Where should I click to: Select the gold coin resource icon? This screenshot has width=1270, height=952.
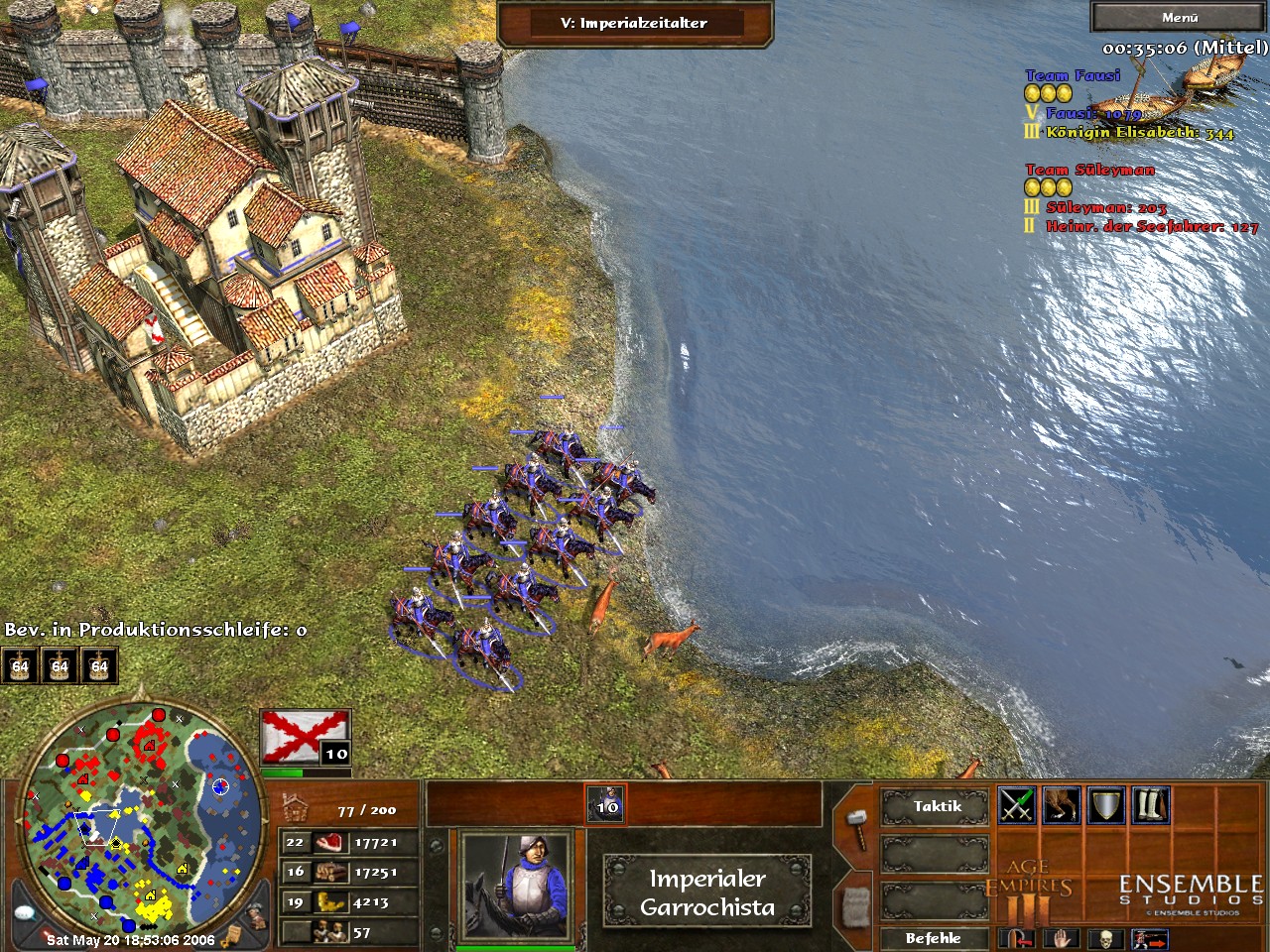point(329,902)
